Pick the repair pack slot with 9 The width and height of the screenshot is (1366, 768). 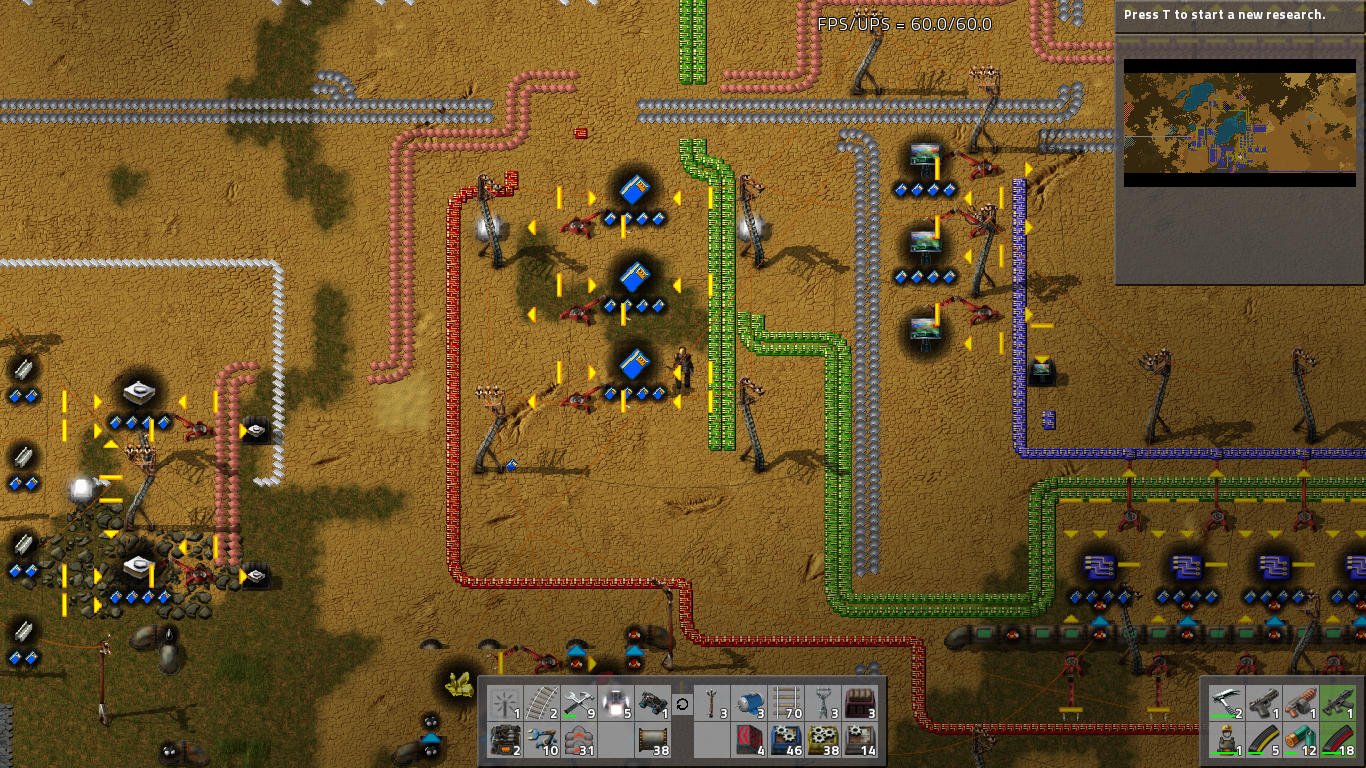coord(578,703)
